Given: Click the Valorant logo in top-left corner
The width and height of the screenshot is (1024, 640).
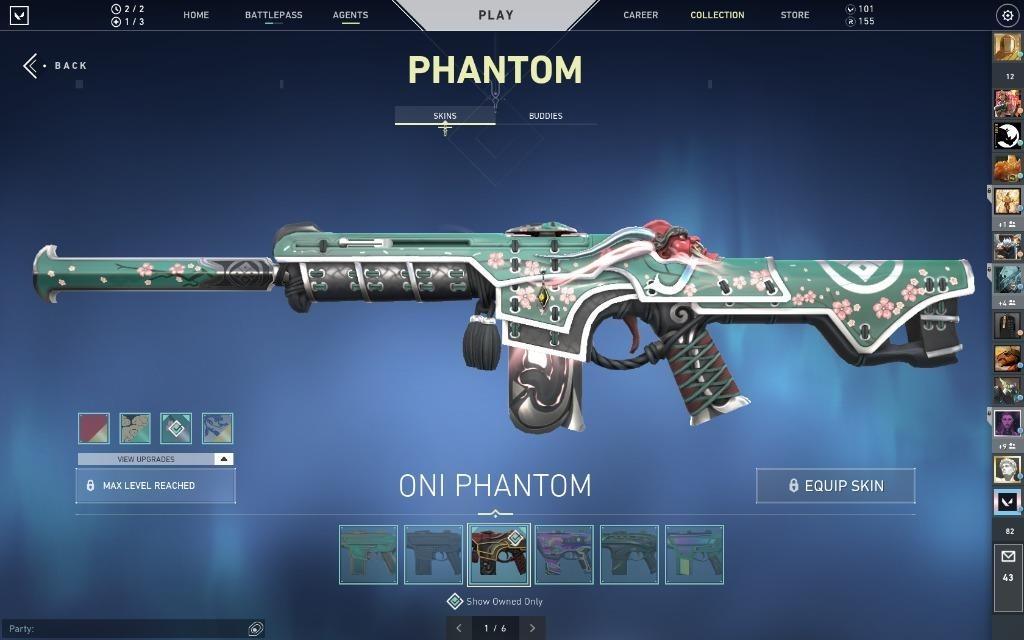Looking at the screenshot, I should click(19, 15).
